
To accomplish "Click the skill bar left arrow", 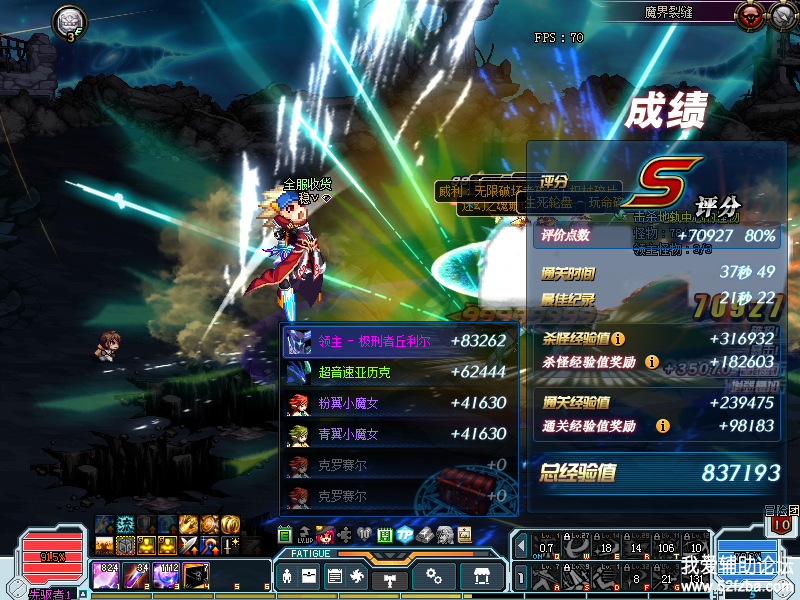I will pos(520,547).
